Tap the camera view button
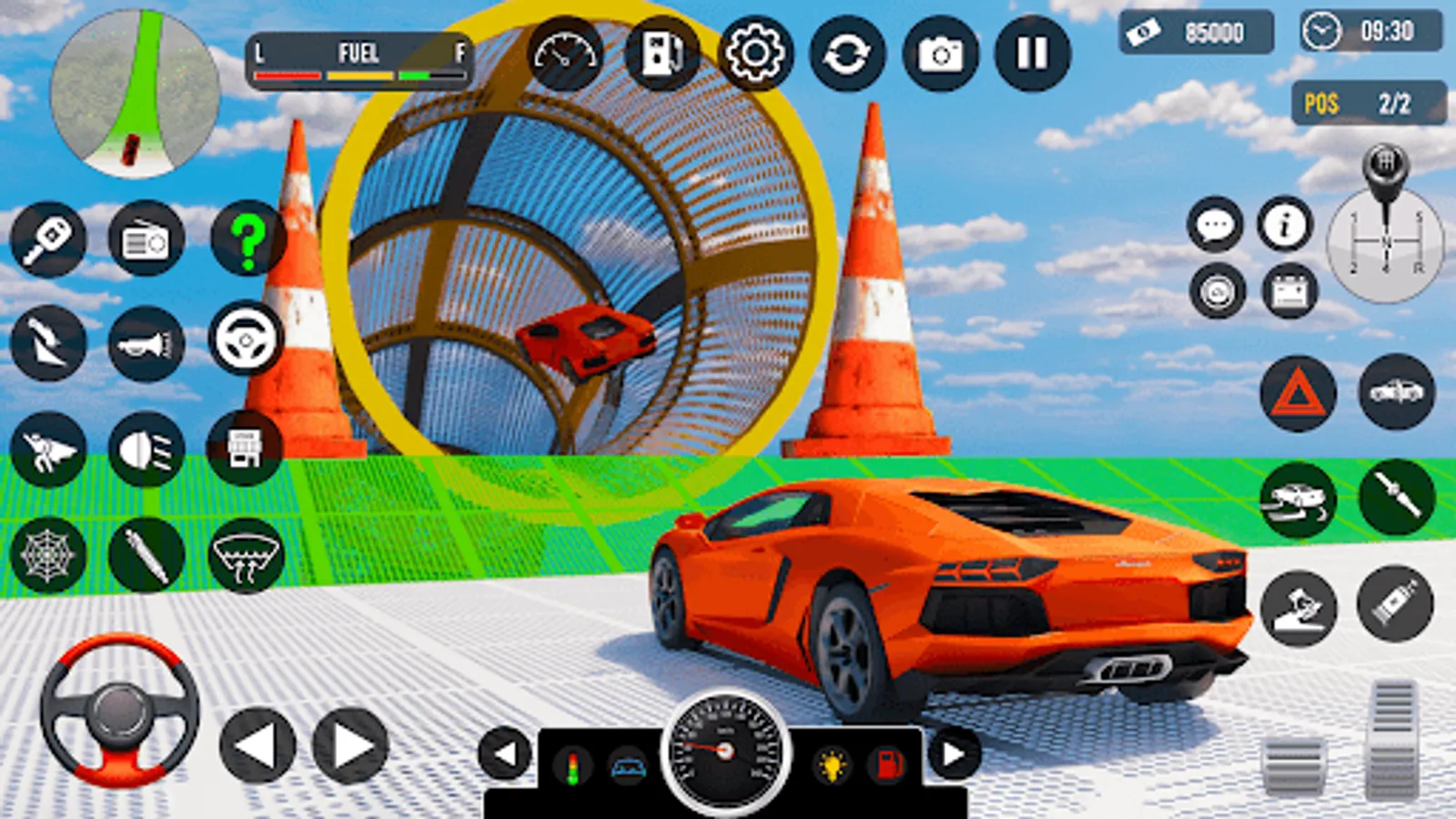This screenshot has height=819, width=1456. pyautogui.click(x=940, y=54)
